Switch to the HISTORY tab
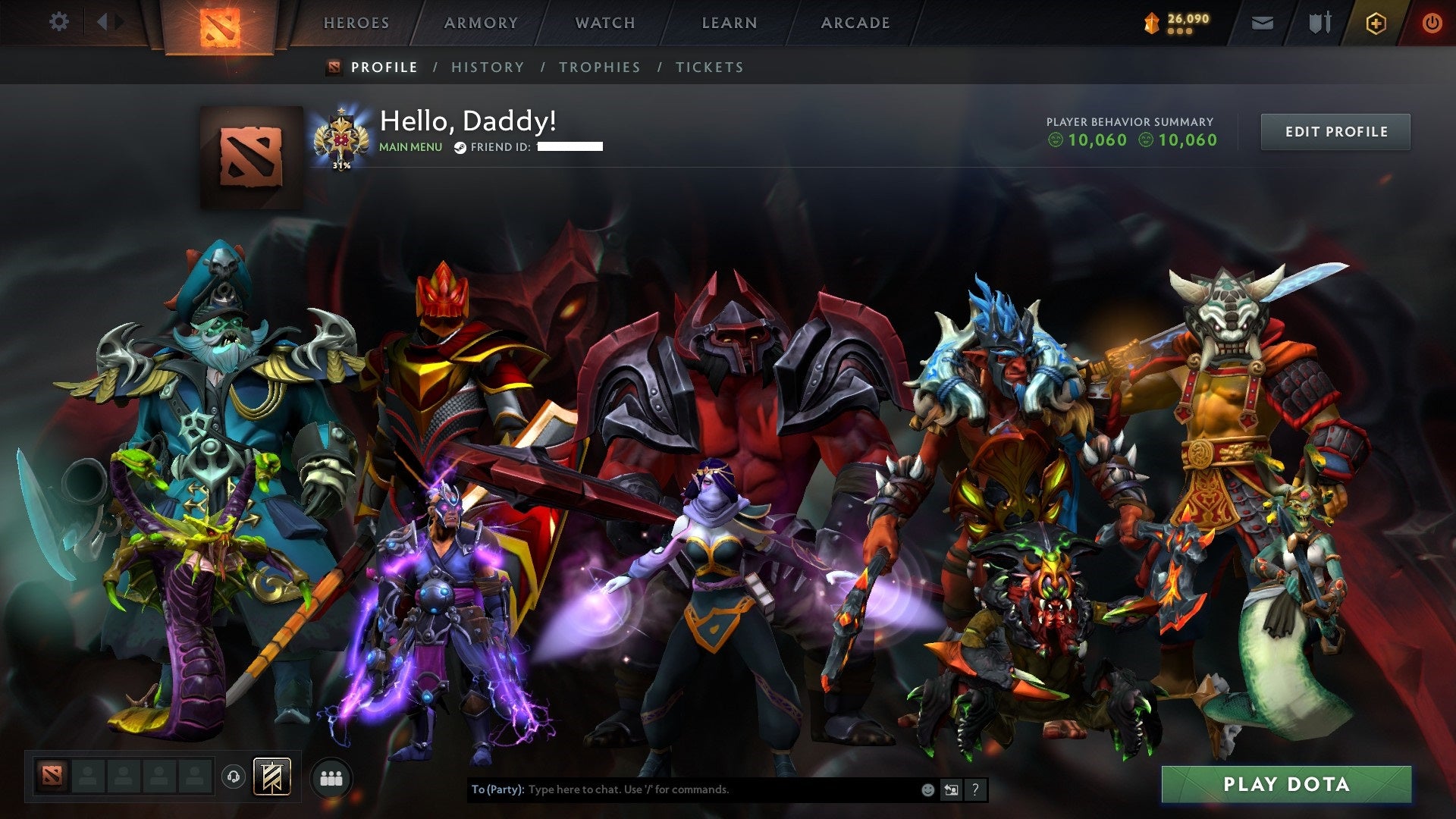This screenshot has width=1456, height=819. click(x=487, y=67)
